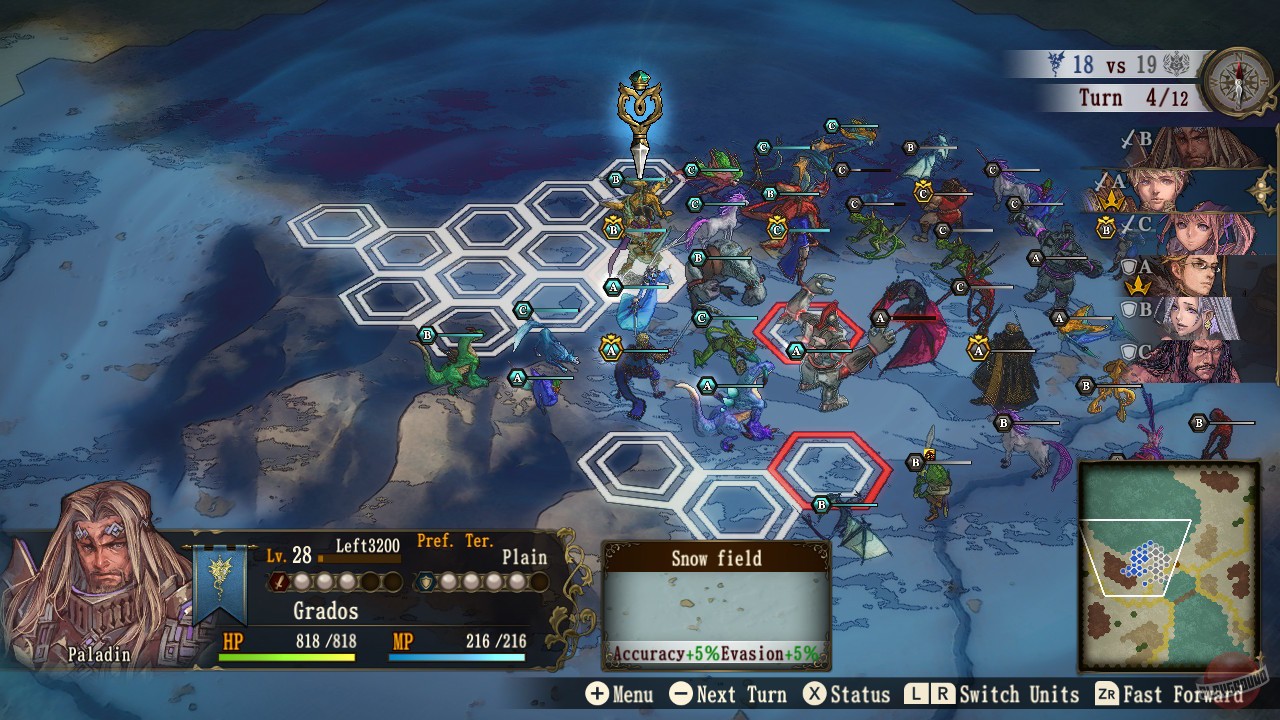Click the minus Next Turn icon
Image resolution: width=1280 pixels, height=720 pixels.
pyautogui.click(x=681, y=694)
